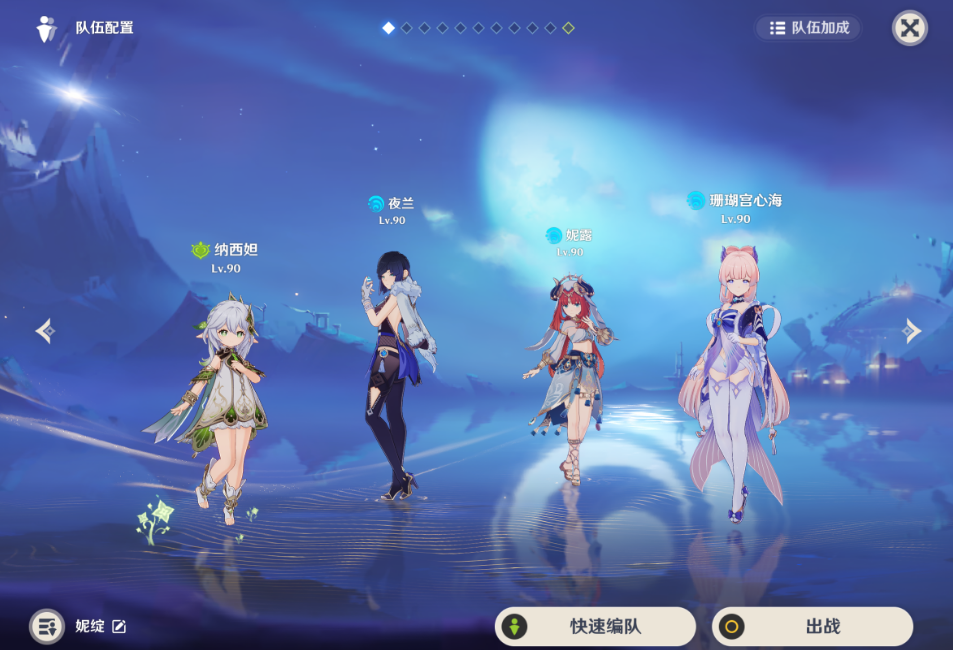Choose character 珊瑚宫心海 in the lineup
The image size is (953, 650).
(x=735, y=380)
